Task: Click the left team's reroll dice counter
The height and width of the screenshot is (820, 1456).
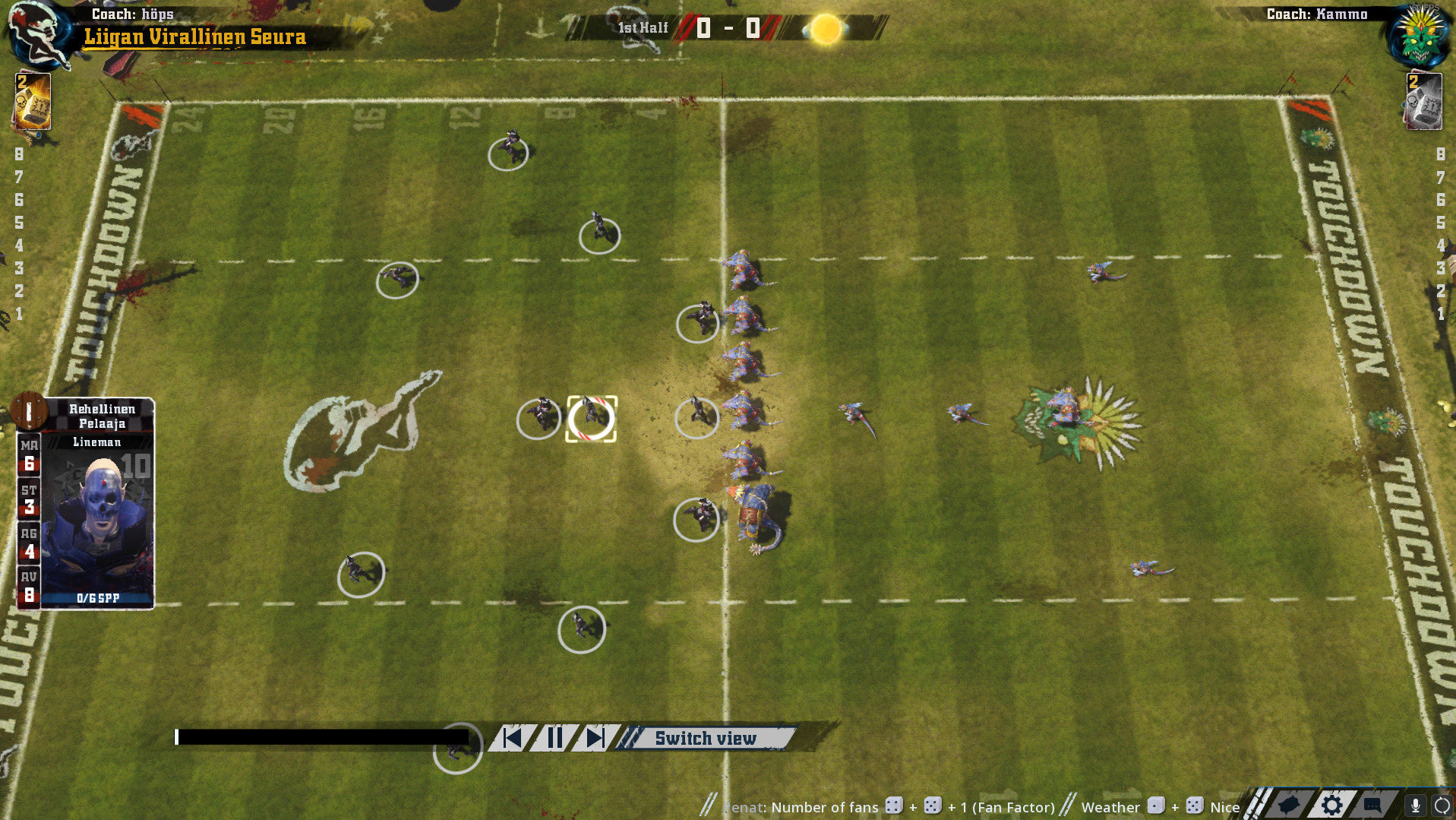Action: tap(32, 101)
